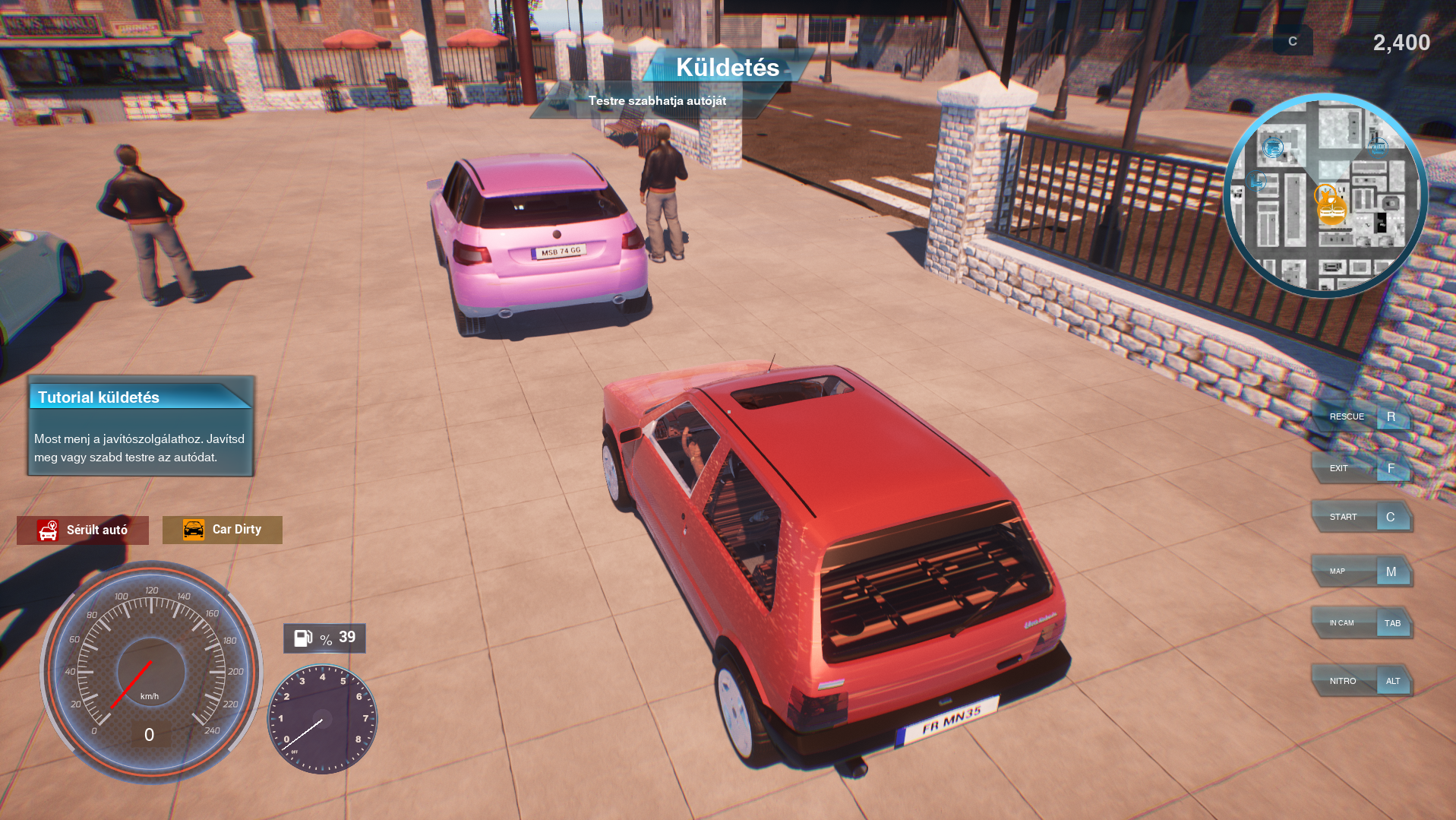Open the circular city minimap
The height and width of the screenshot is (820, 1456).
pos(1325,195)
